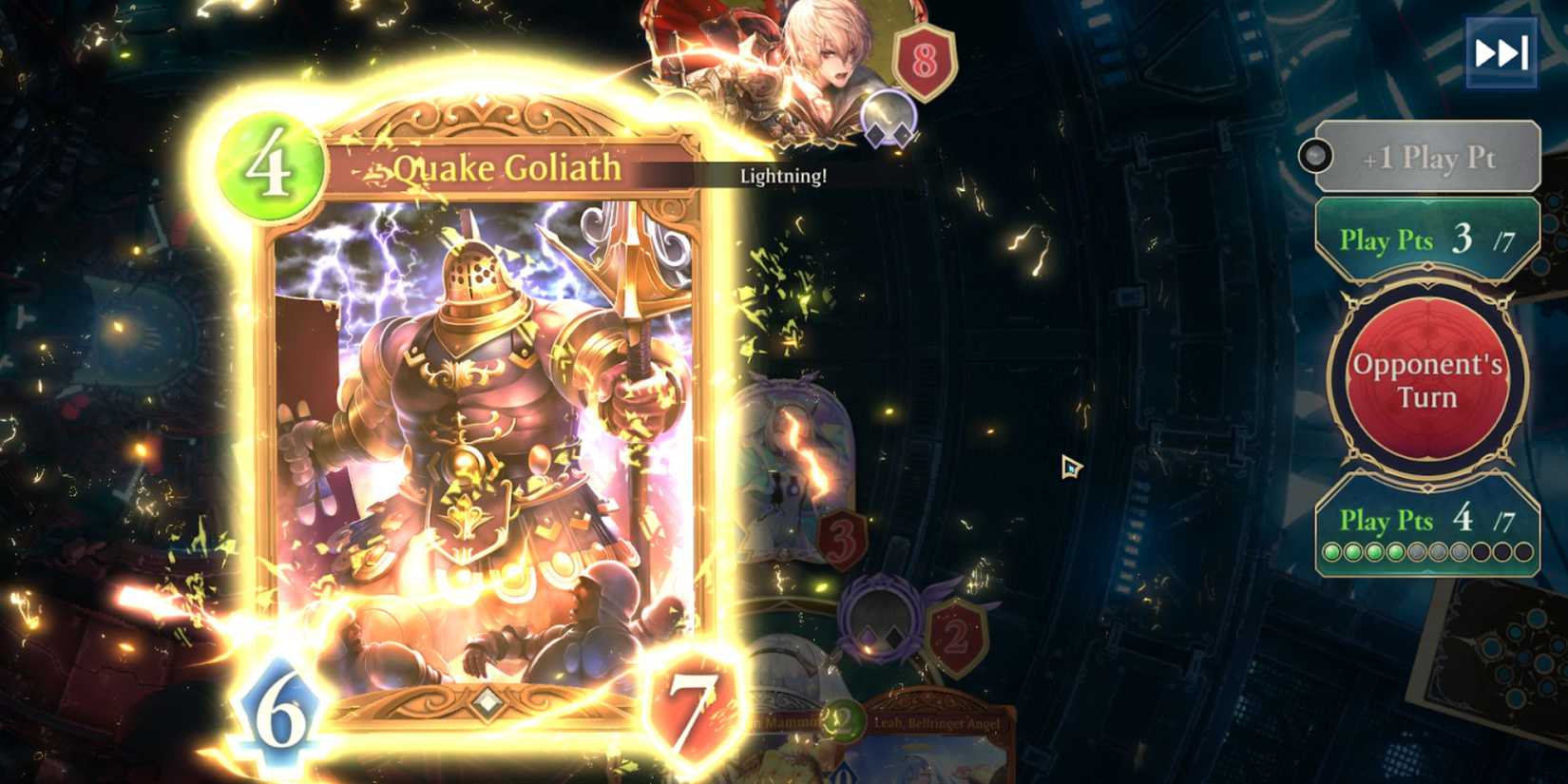The image size is (1568, 784).
Task: Click the Lightning! announcement banner
Action: point(785,177)
